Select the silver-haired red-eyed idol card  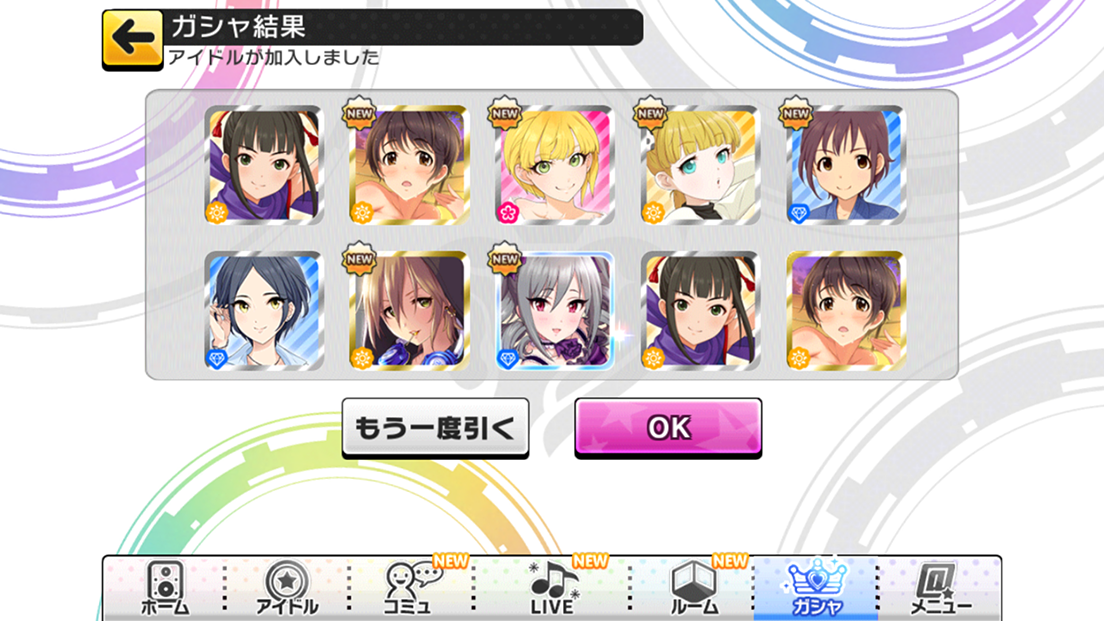coord(554,311)
